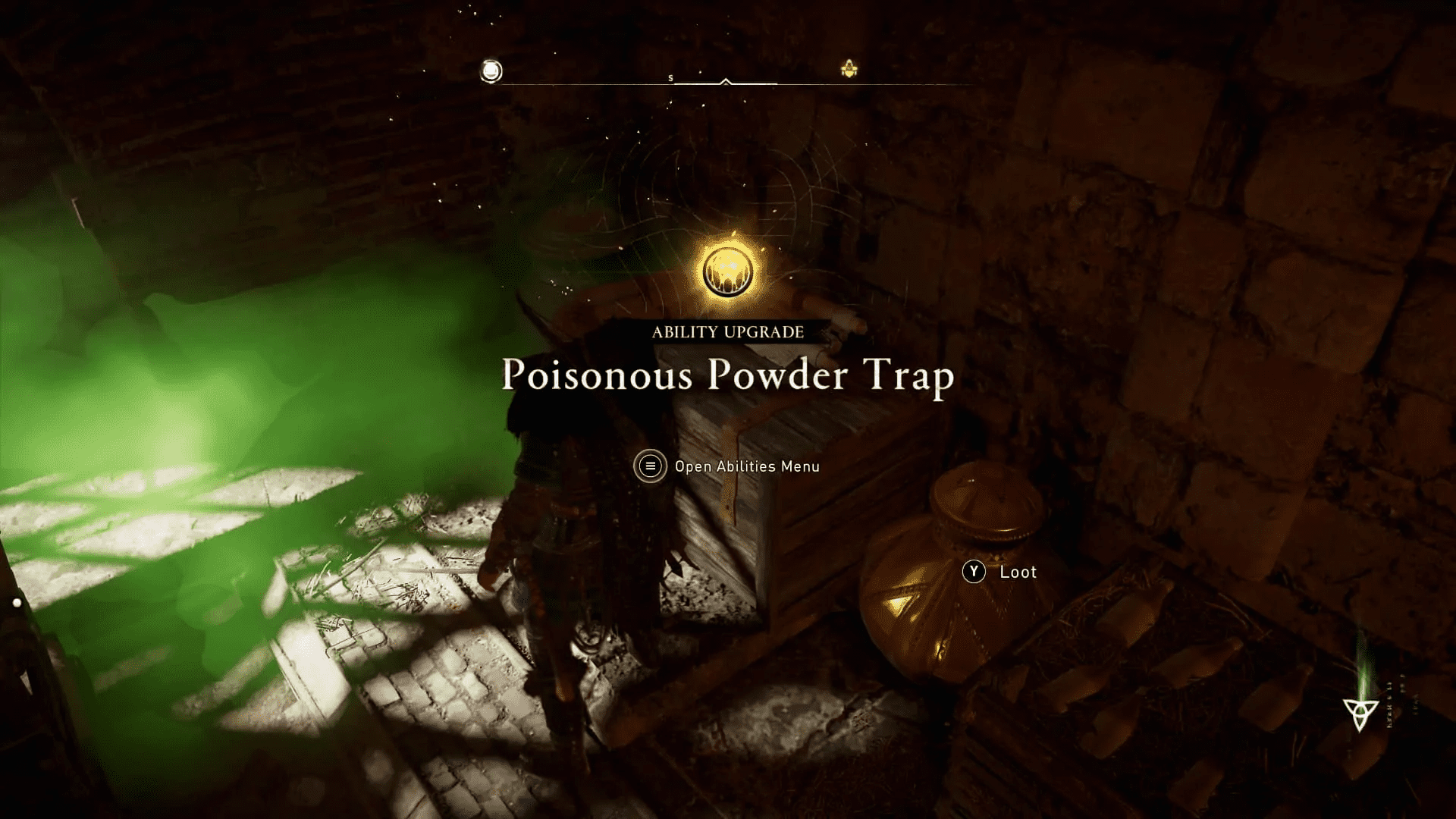
Task: Select the glowing Poisonous Powder Trap ability orb
Action: [726, 271]
